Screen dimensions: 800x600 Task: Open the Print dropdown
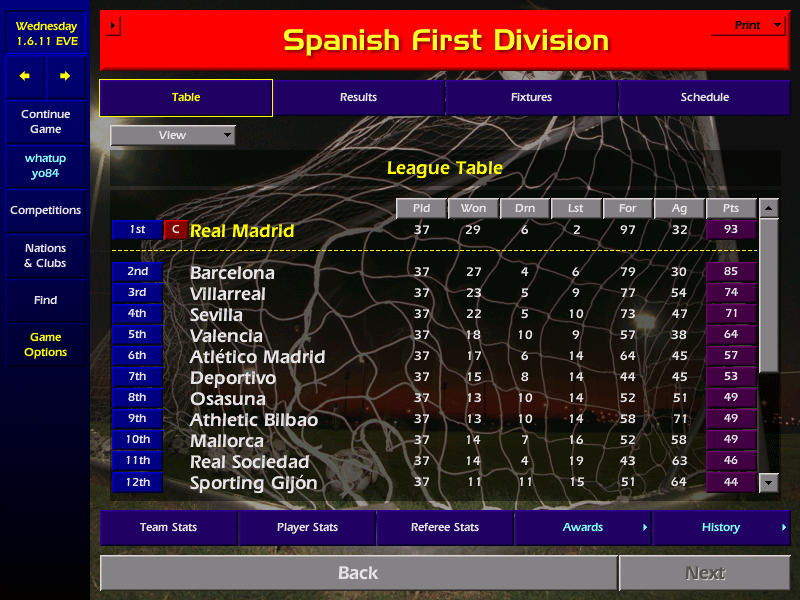point(748,26)
